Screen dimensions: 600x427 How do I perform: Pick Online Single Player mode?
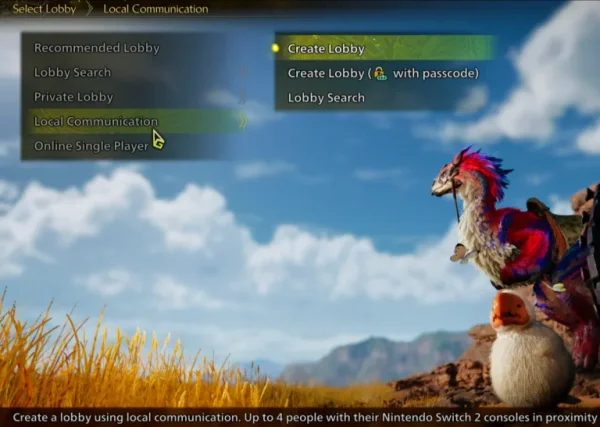(x=92, y=146)
